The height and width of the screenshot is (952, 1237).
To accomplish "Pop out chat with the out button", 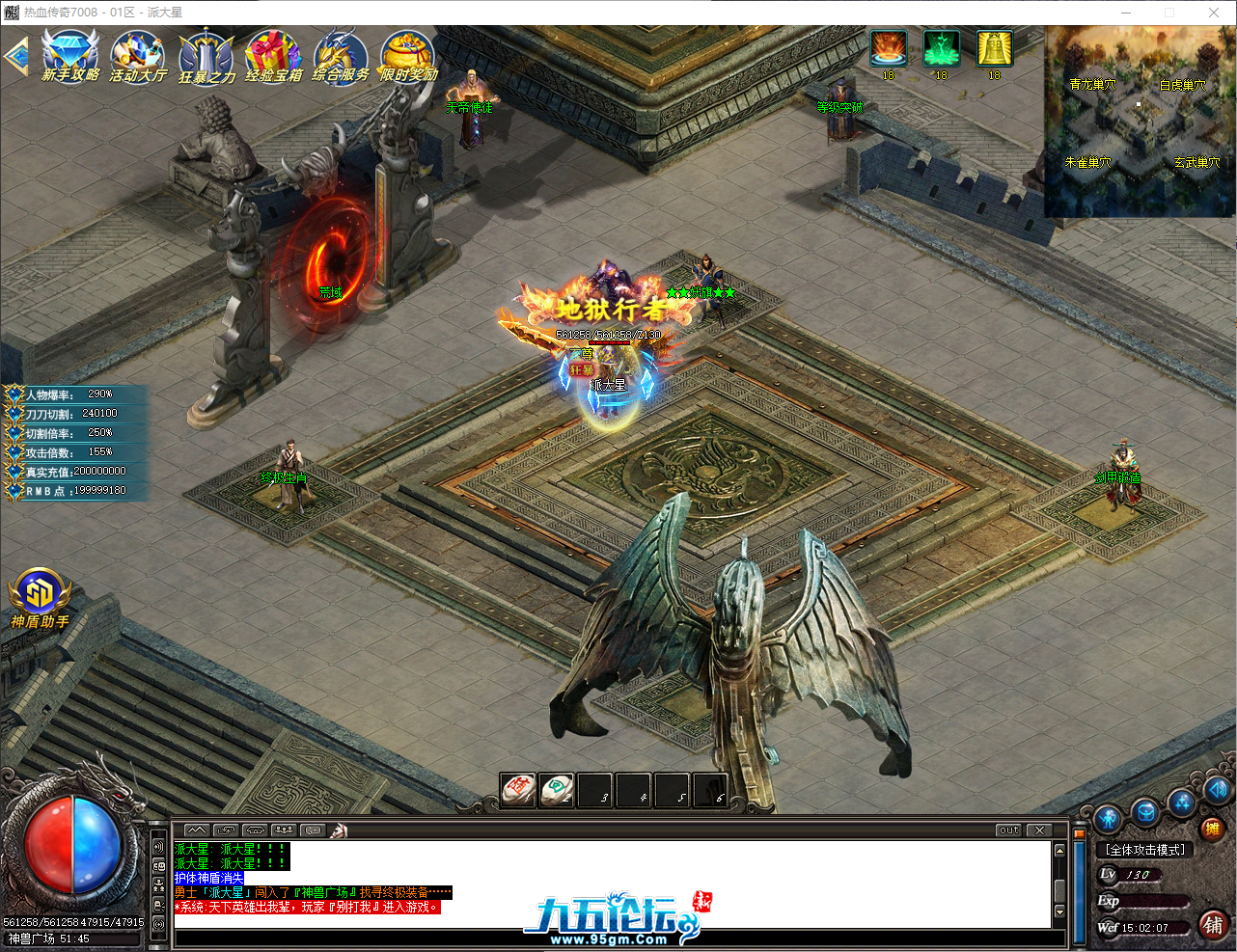I will point(1007,830).
